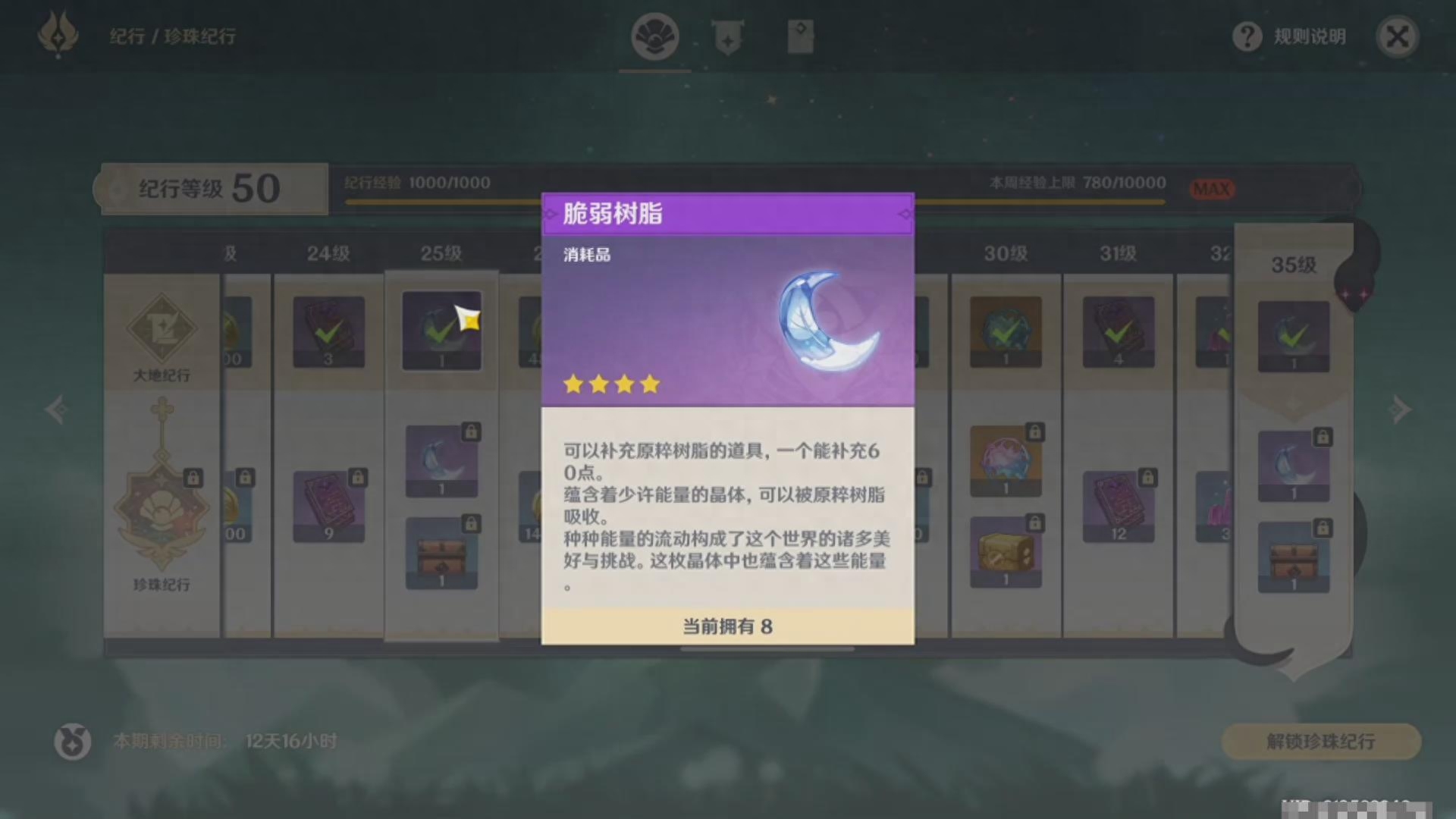The image size is (1456, 819).
Task: Open the banner-shaped BP missions icon
Action: click(728, 36)
